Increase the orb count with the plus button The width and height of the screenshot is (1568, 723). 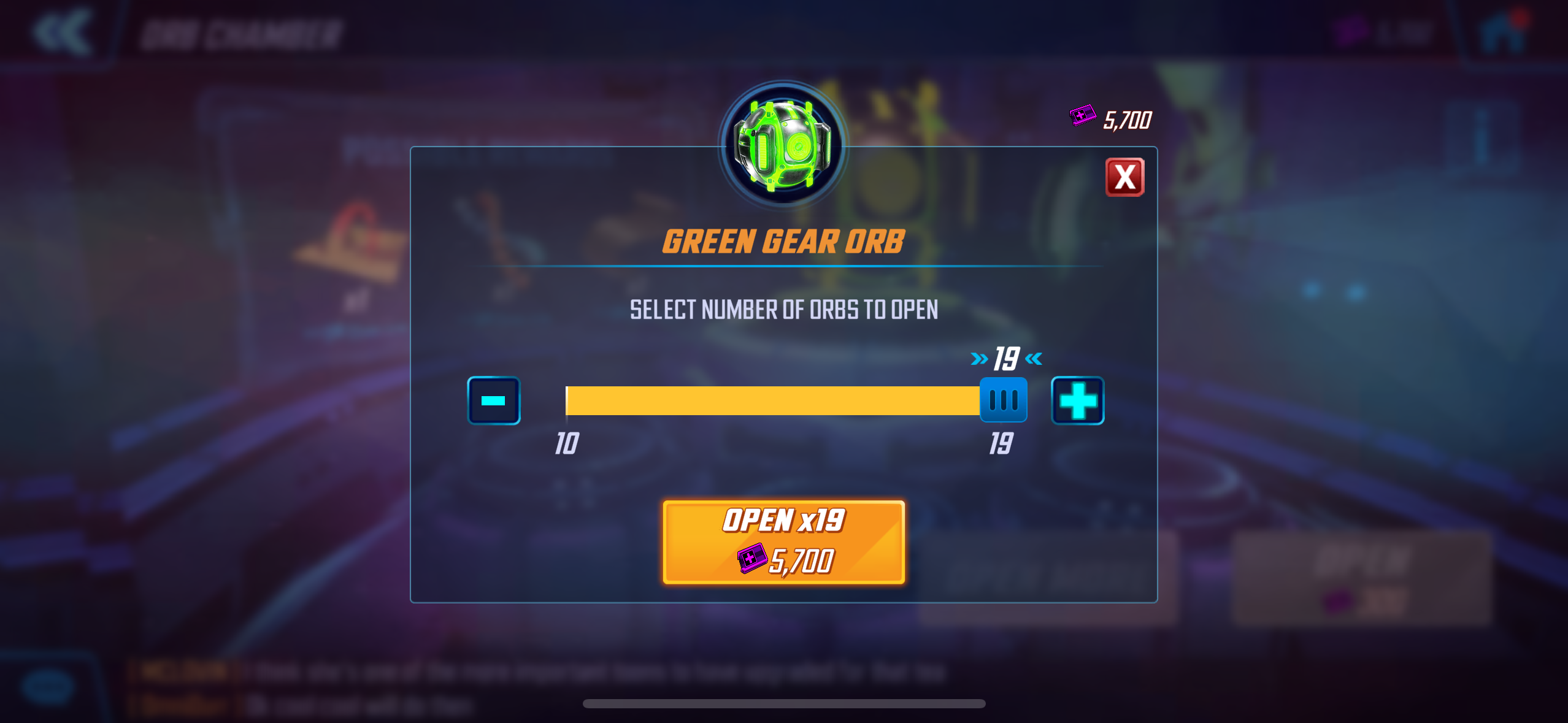(1077, 400)
